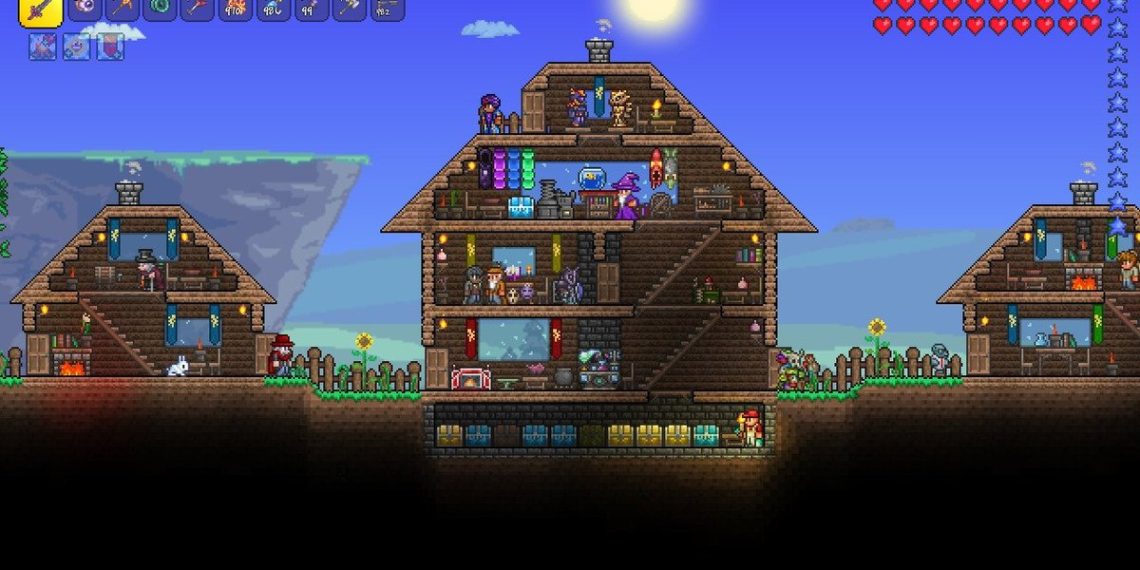
Task: Pick the hotbar stack numbered 970
Action: pos(236,8)
